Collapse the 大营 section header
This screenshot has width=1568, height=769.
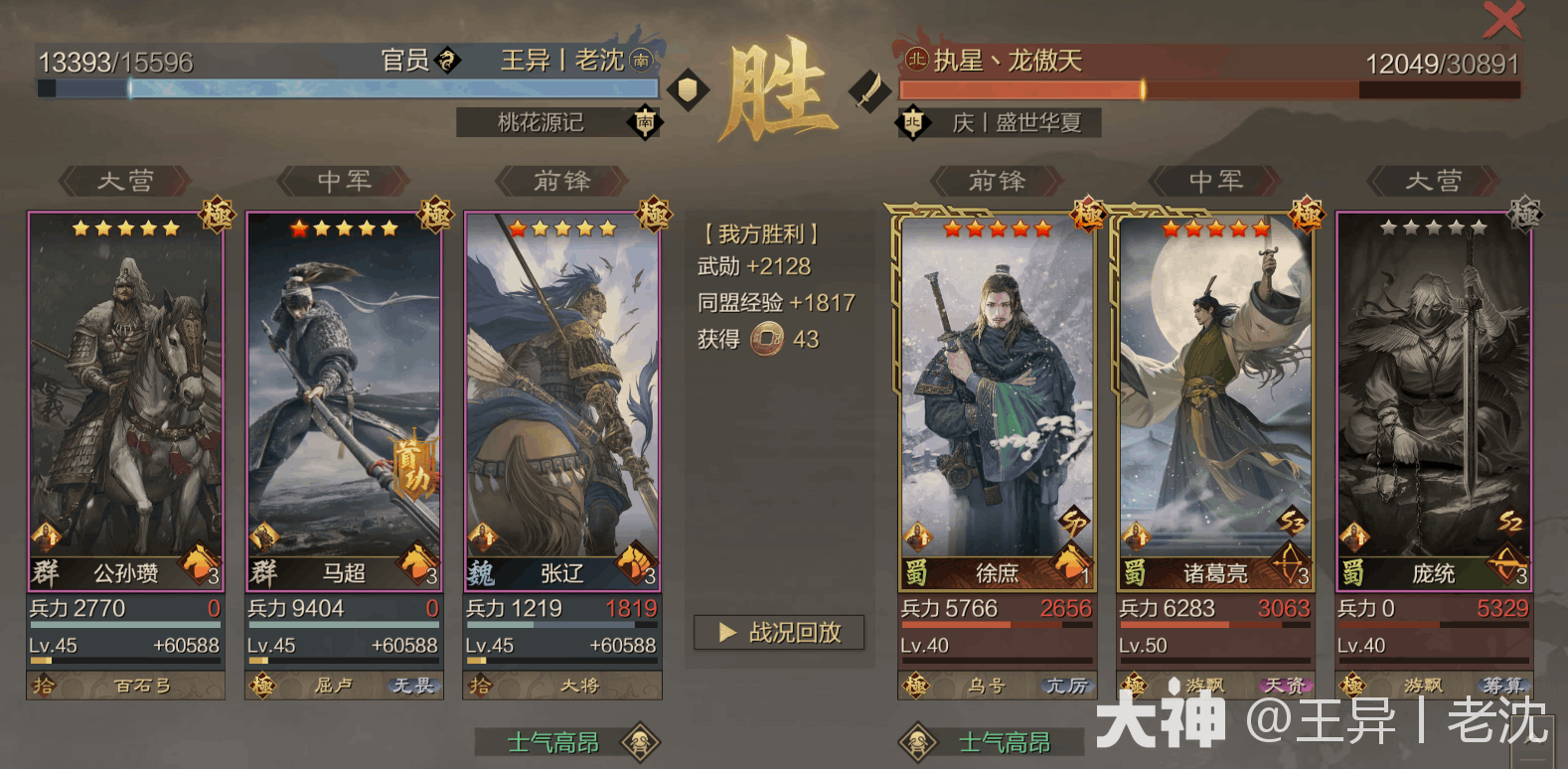point(126,181)
